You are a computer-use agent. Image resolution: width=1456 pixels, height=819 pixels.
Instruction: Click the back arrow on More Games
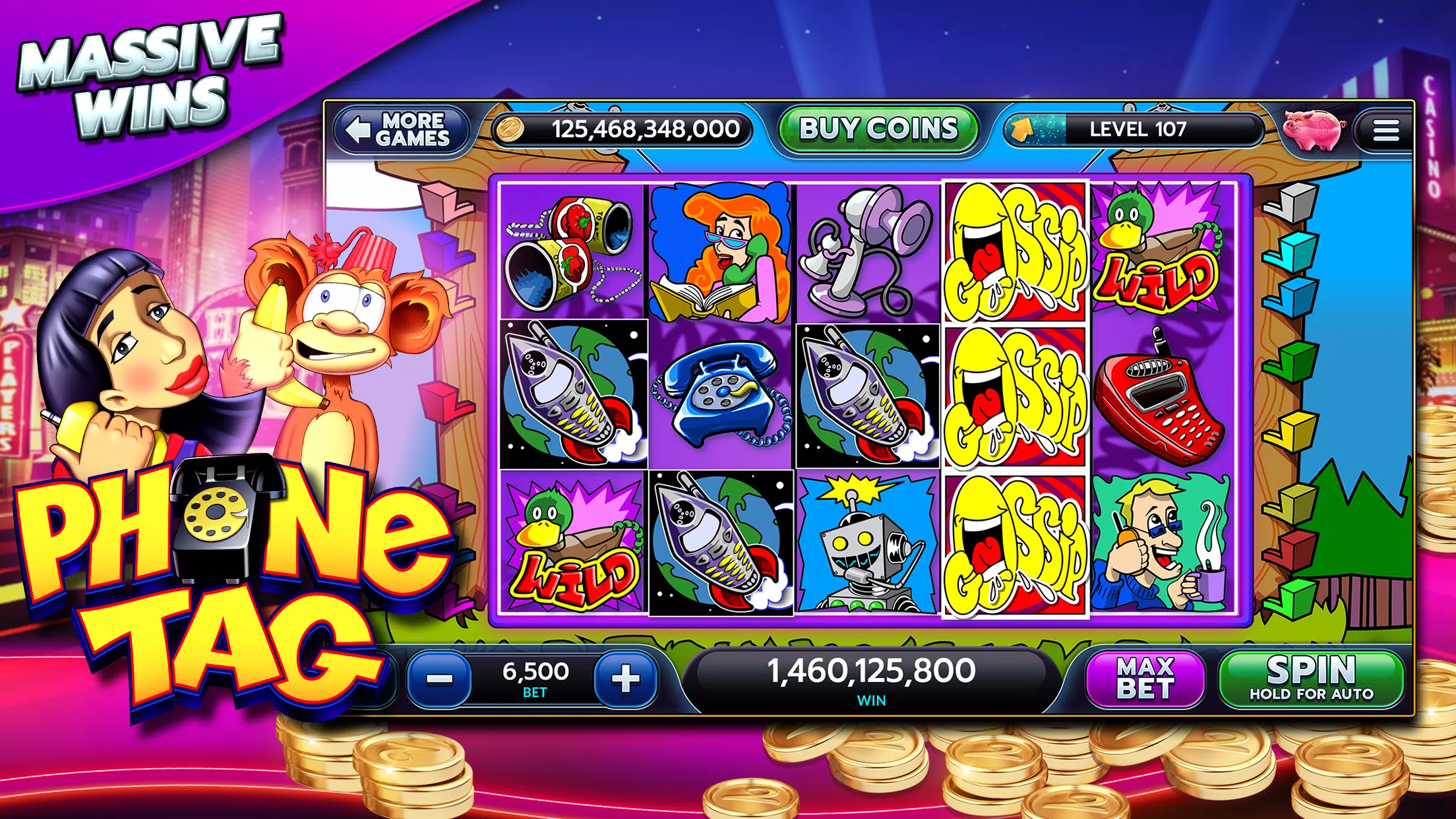pyautogui.click(x=359, y=130)
